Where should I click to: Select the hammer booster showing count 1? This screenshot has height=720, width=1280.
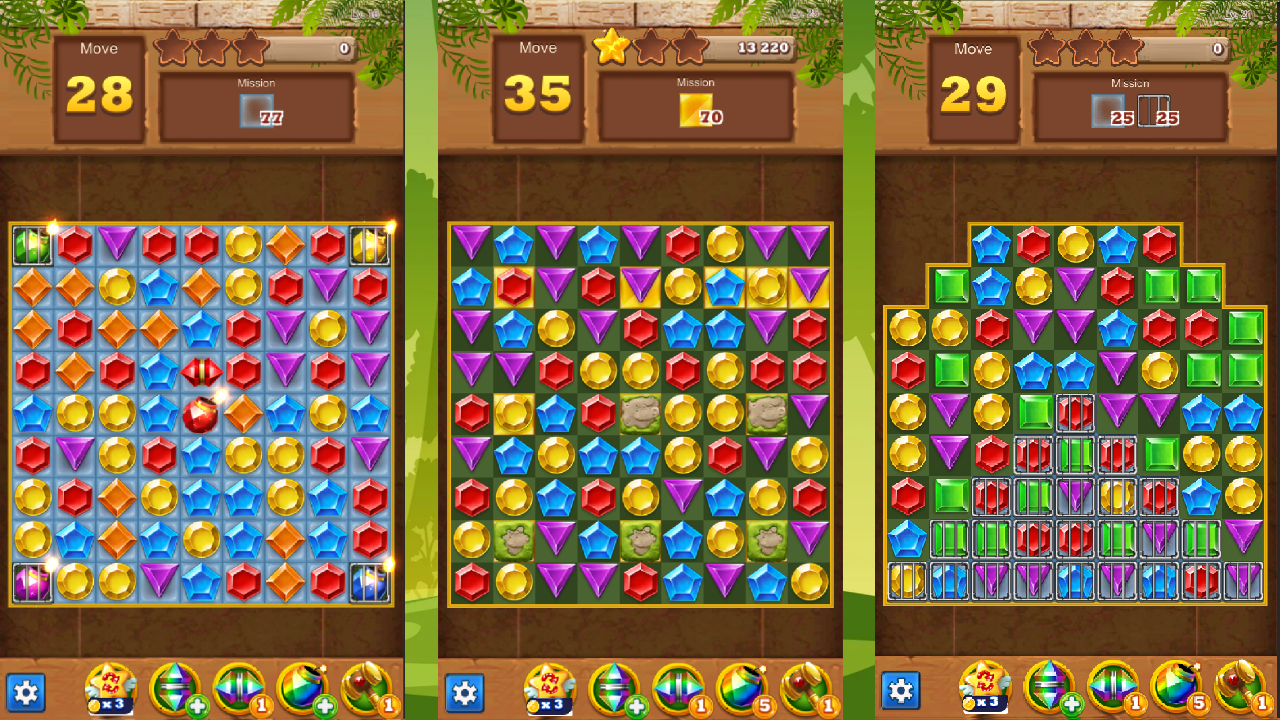366,687
